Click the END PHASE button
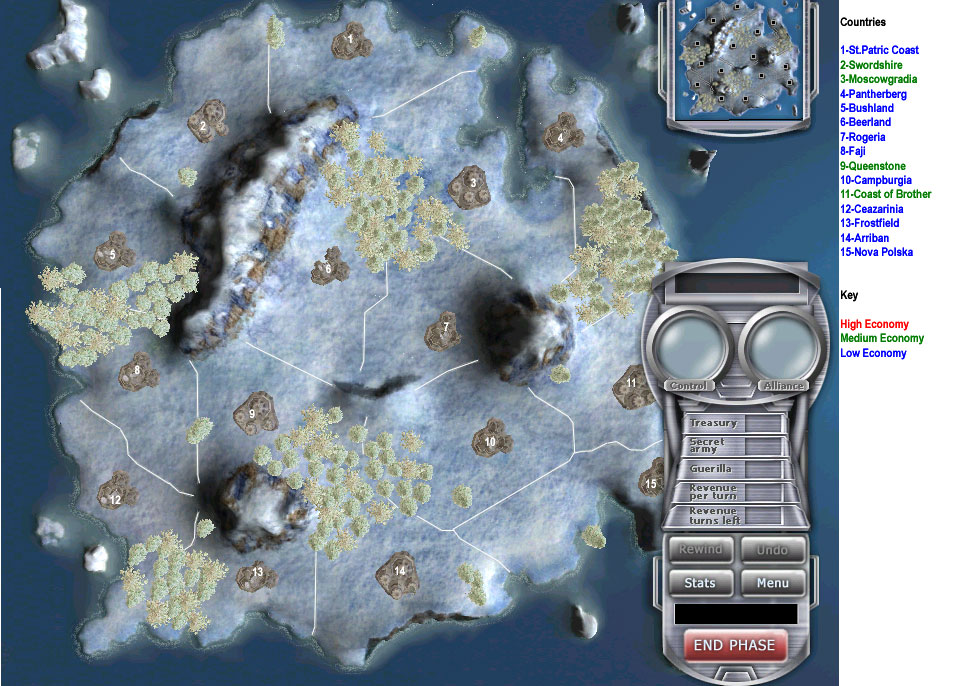Screen dimensions: 954x686 click(735, 645)
